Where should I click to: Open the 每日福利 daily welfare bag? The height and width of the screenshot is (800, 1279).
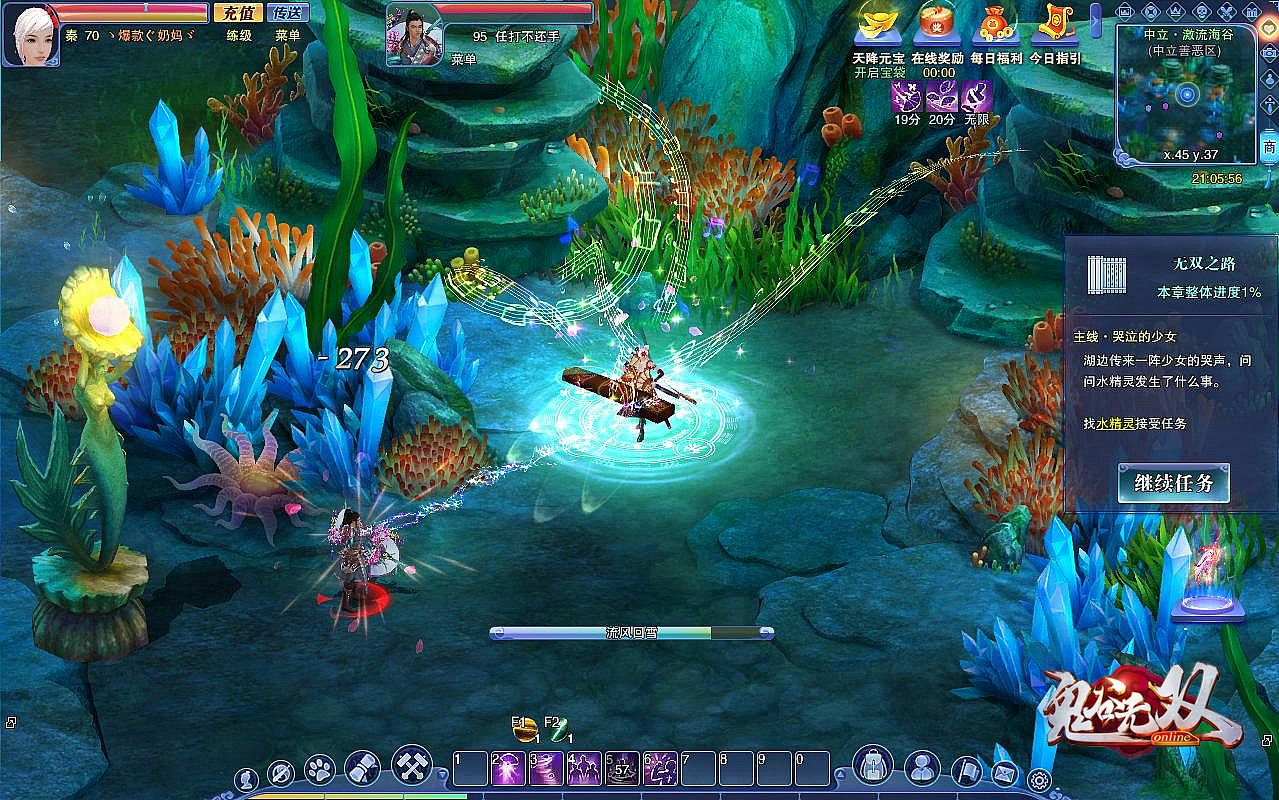click(x=996, y=25)
